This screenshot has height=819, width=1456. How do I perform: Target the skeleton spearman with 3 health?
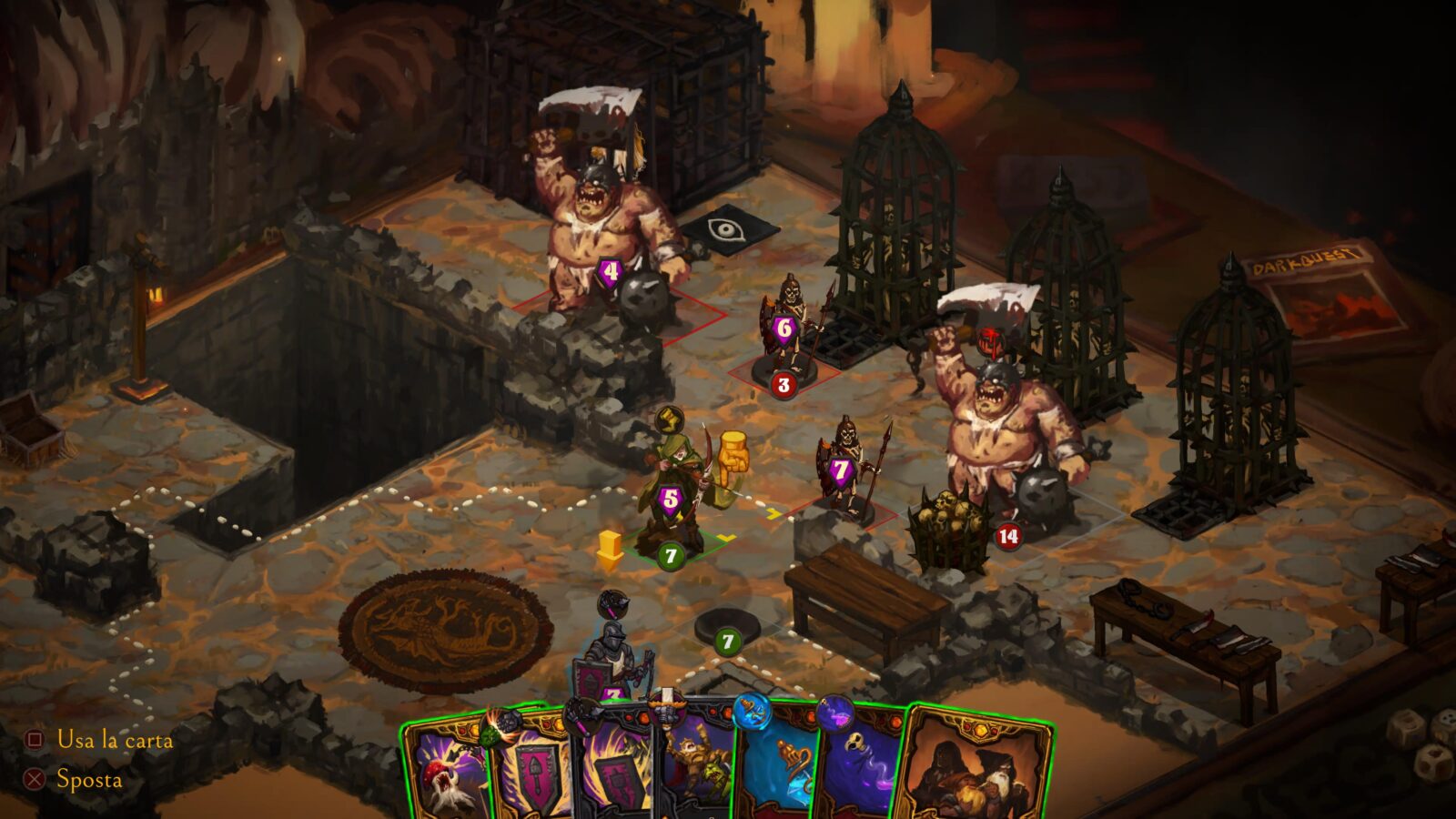coord(788,332)
